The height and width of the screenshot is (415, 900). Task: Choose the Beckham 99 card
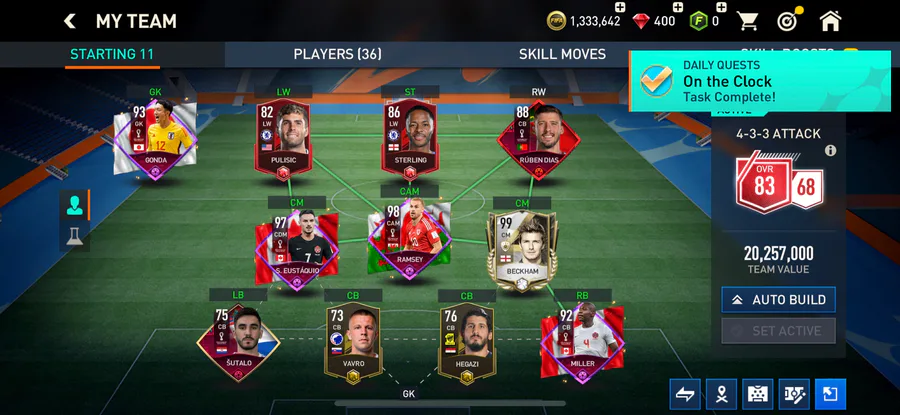[x=520, y=245]
